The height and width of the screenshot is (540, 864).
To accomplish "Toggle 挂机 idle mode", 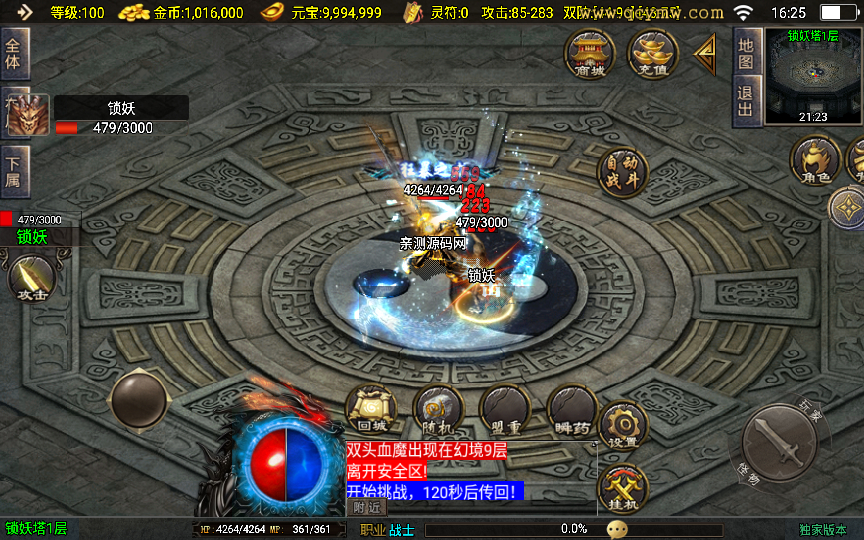I will [x=623, y=490].
